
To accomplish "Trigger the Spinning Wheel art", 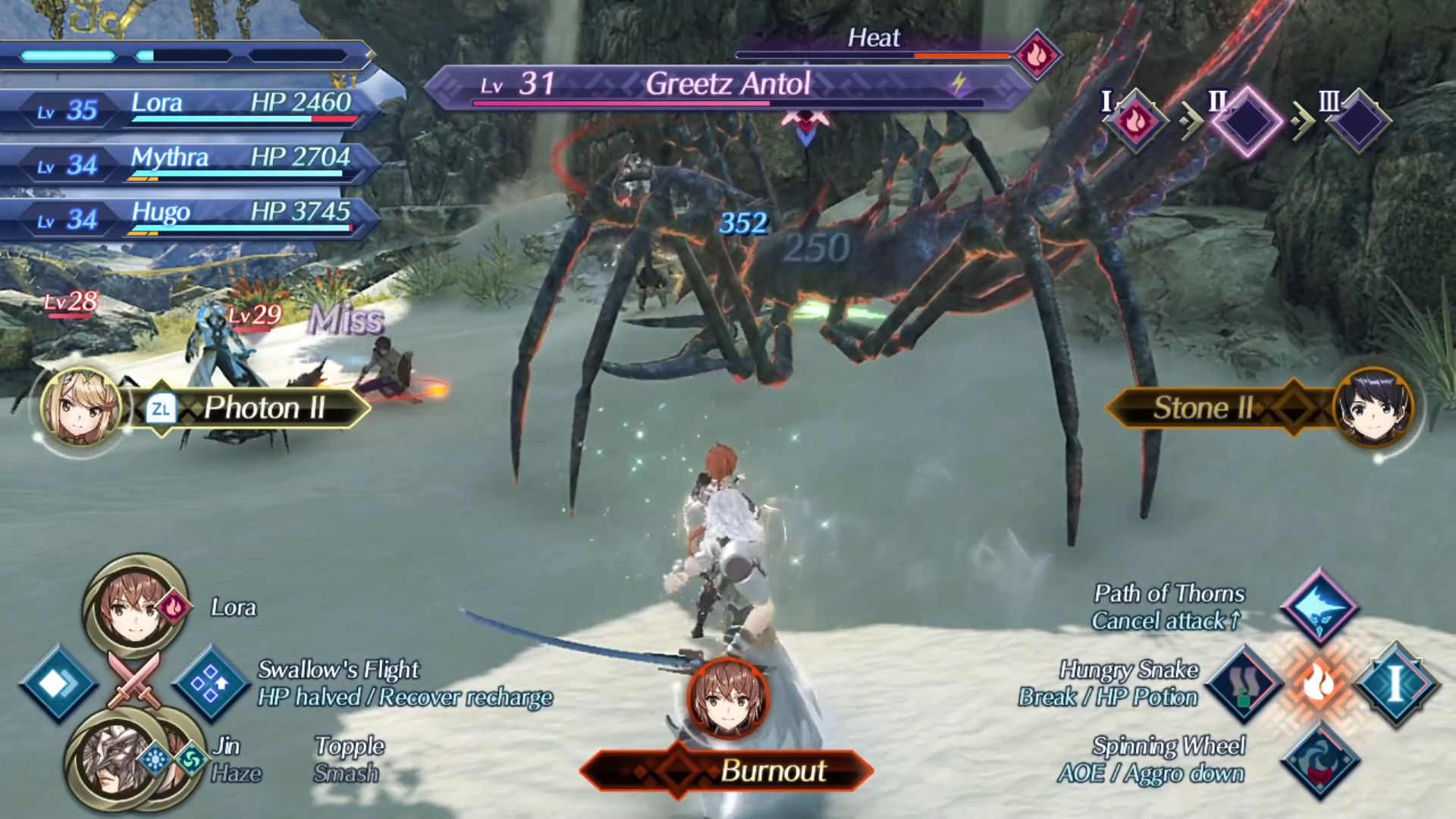I will (1319, 761).
